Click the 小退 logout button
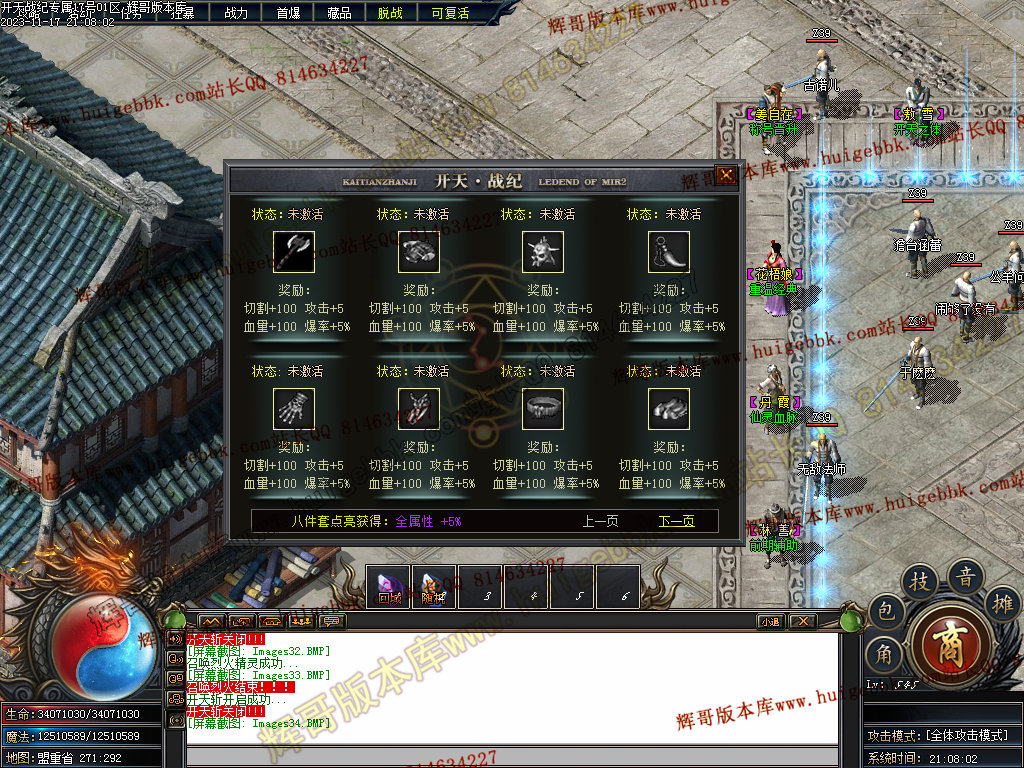Image resolution: width=1024 pixels, height=768 pixels. tap(770, 621)
